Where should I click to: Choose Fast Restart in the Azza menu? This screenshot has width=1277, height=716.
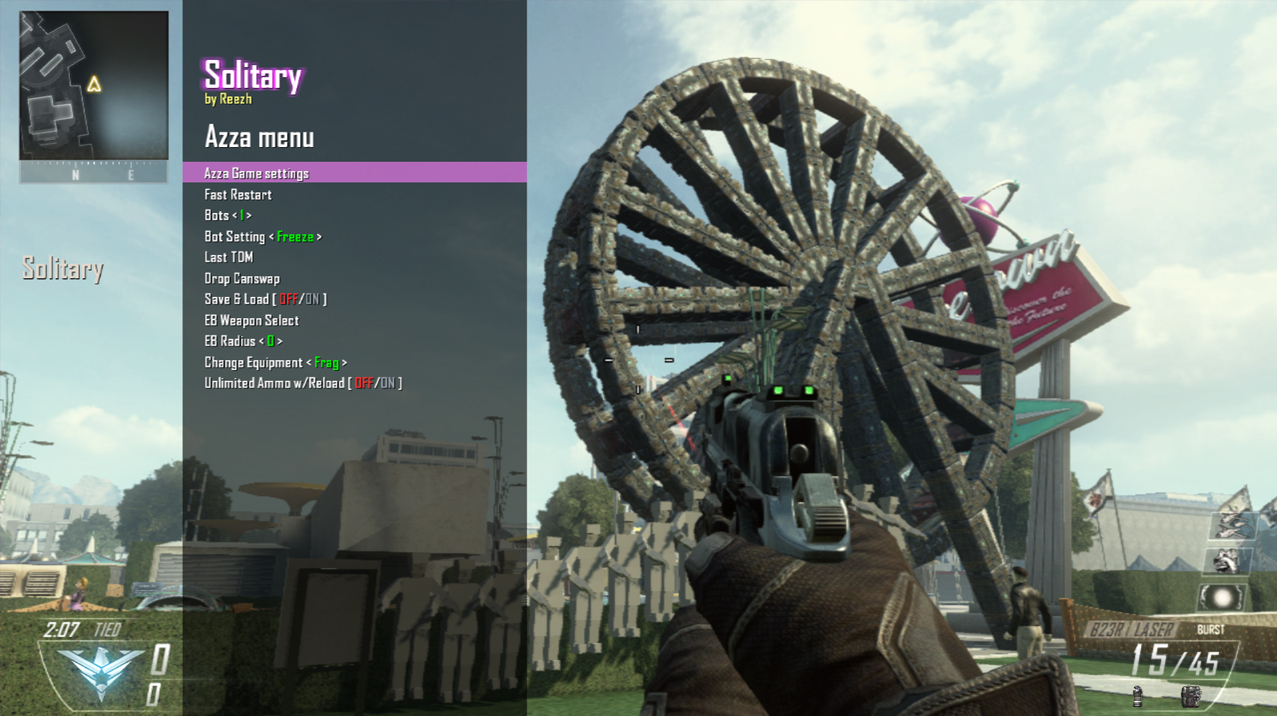pyautogui.click(x=238, y=195)
